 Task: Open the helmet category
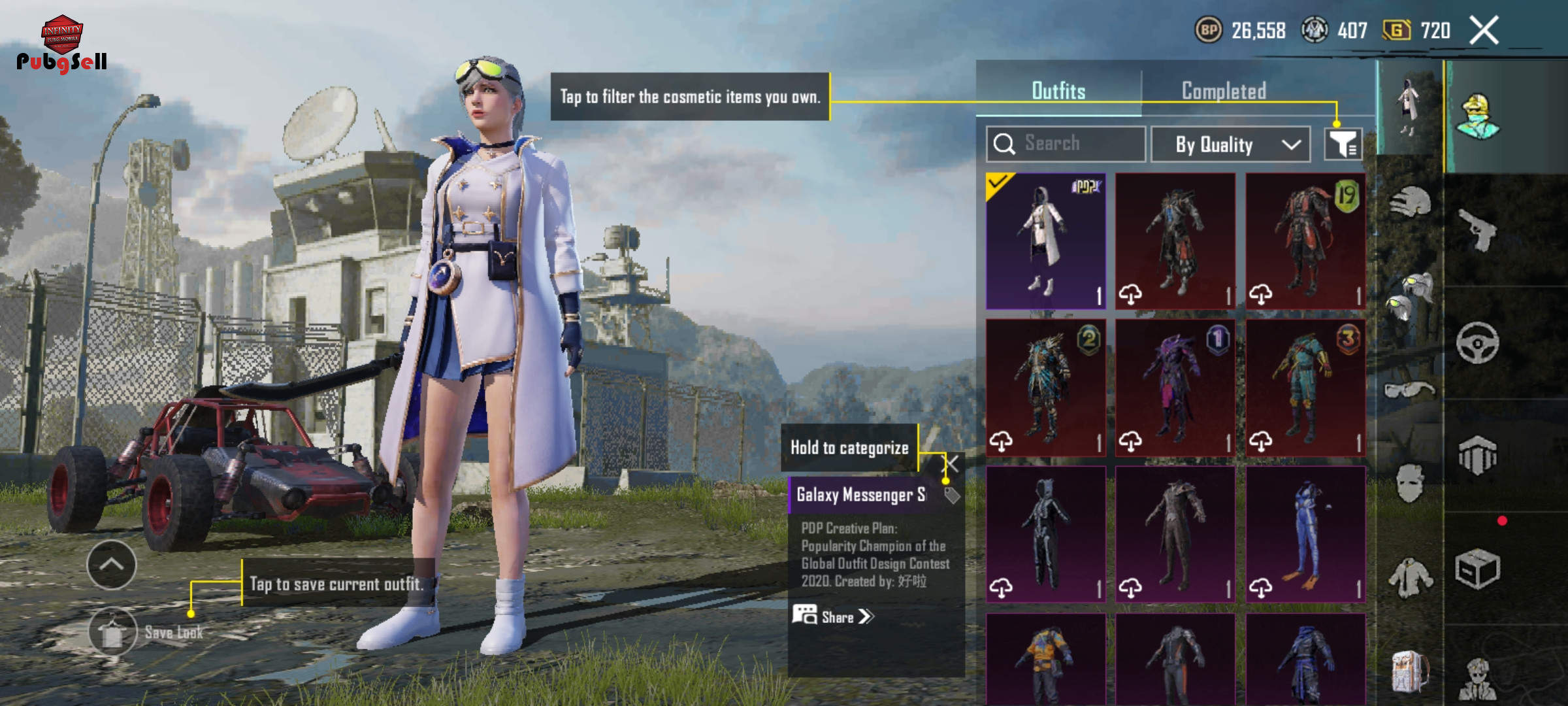(x=1411, y=202)
